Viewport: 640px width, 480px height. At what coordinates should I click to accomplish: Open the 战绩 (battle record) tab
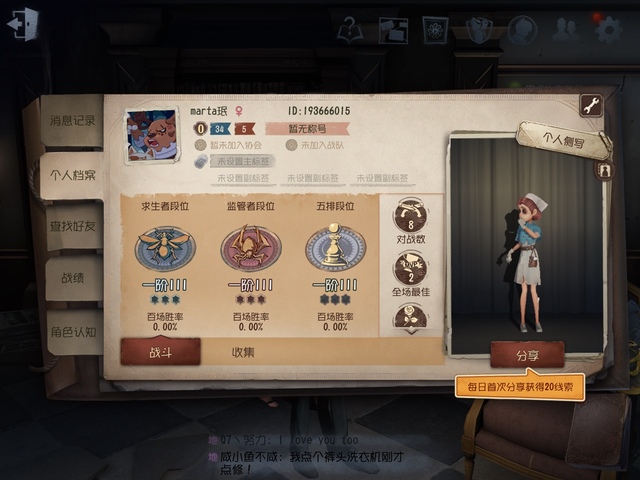tap(73, 279)
